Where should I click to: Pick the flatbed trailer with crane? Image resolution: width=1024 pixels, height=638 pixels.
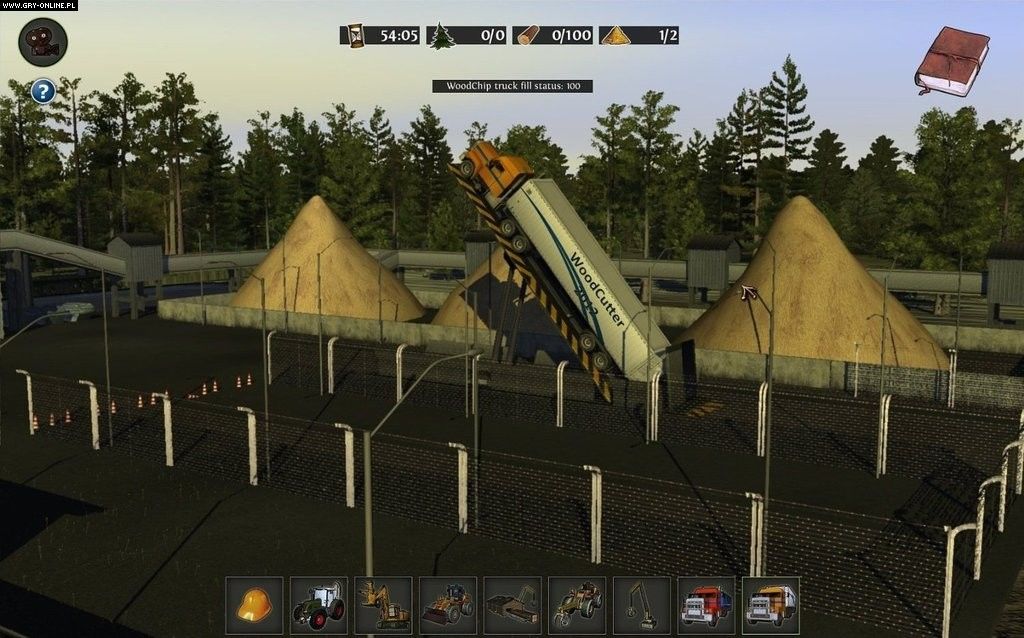click(512, 605)
